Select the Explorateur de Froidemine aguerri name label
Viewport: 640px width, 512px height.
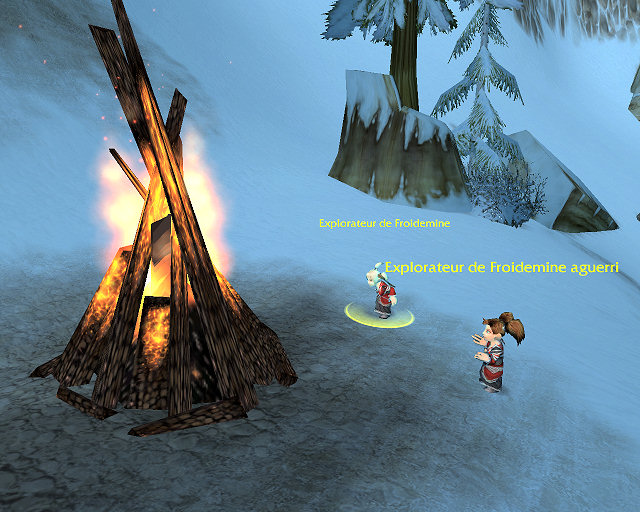[x=502, y=268]
